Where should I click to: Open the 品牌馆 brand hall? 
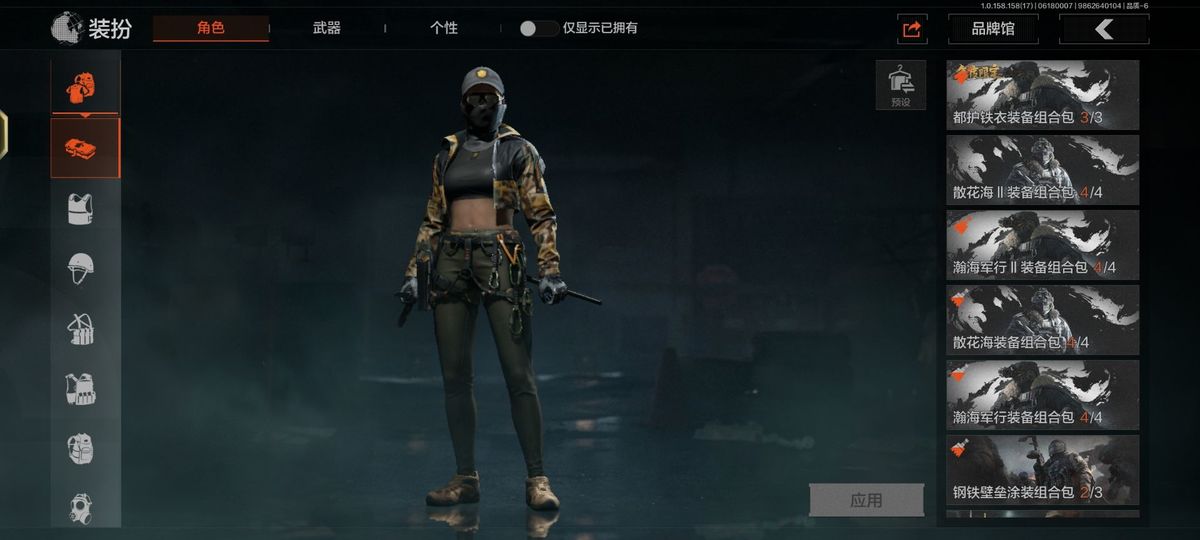point(993,29)
